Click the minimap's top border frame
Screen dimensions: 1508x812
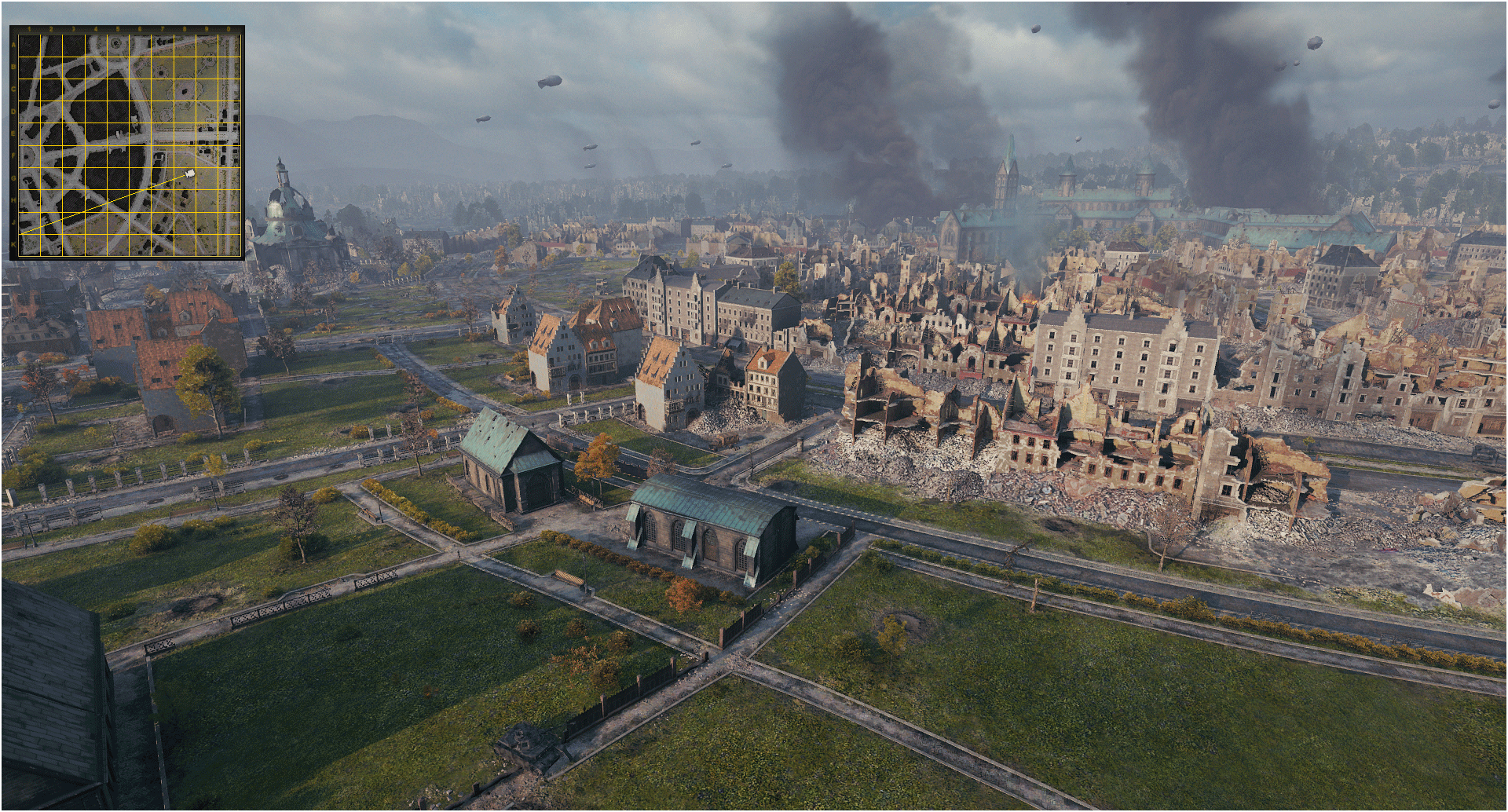pos(128,27)
